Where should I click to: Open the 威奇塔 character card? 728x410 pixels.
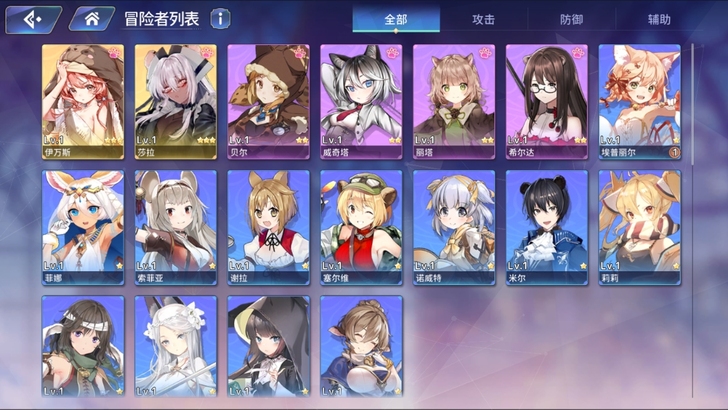(x=361, y=102)
